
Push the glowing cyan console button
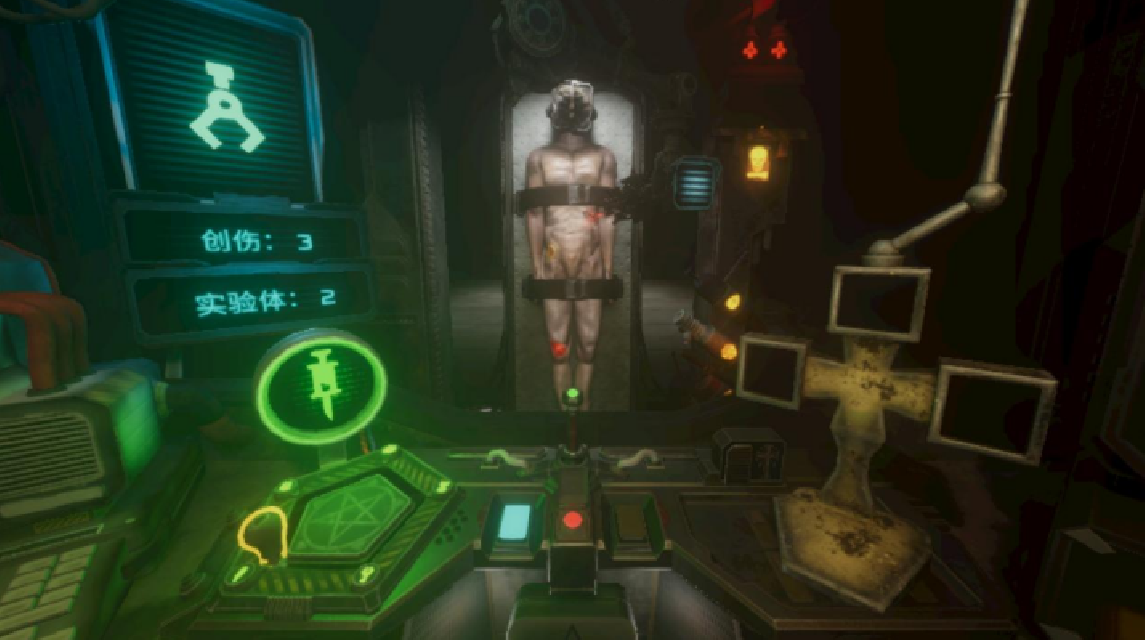click(x=514, y=521)
